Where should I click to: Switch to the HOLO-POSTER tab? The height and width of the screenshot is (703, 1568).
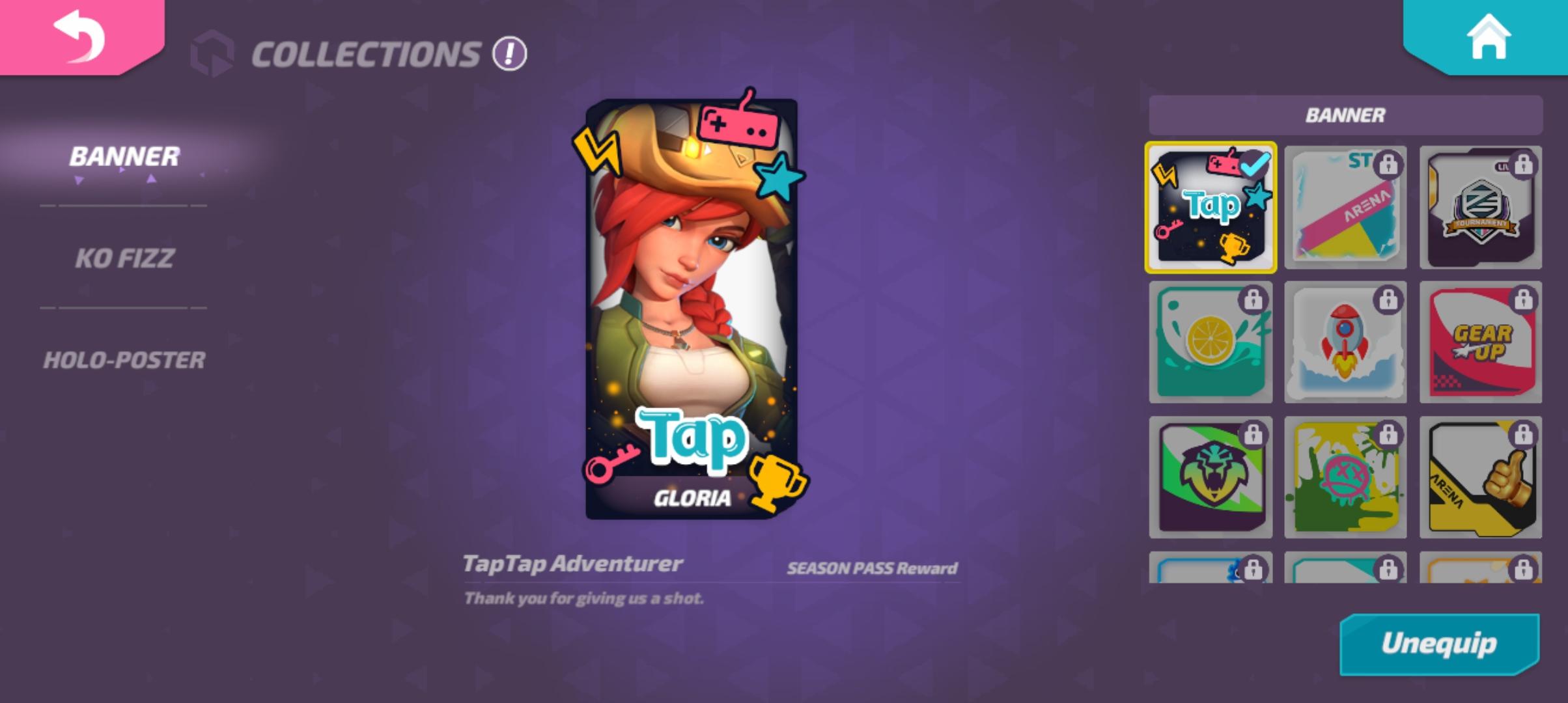click(124, 359)
